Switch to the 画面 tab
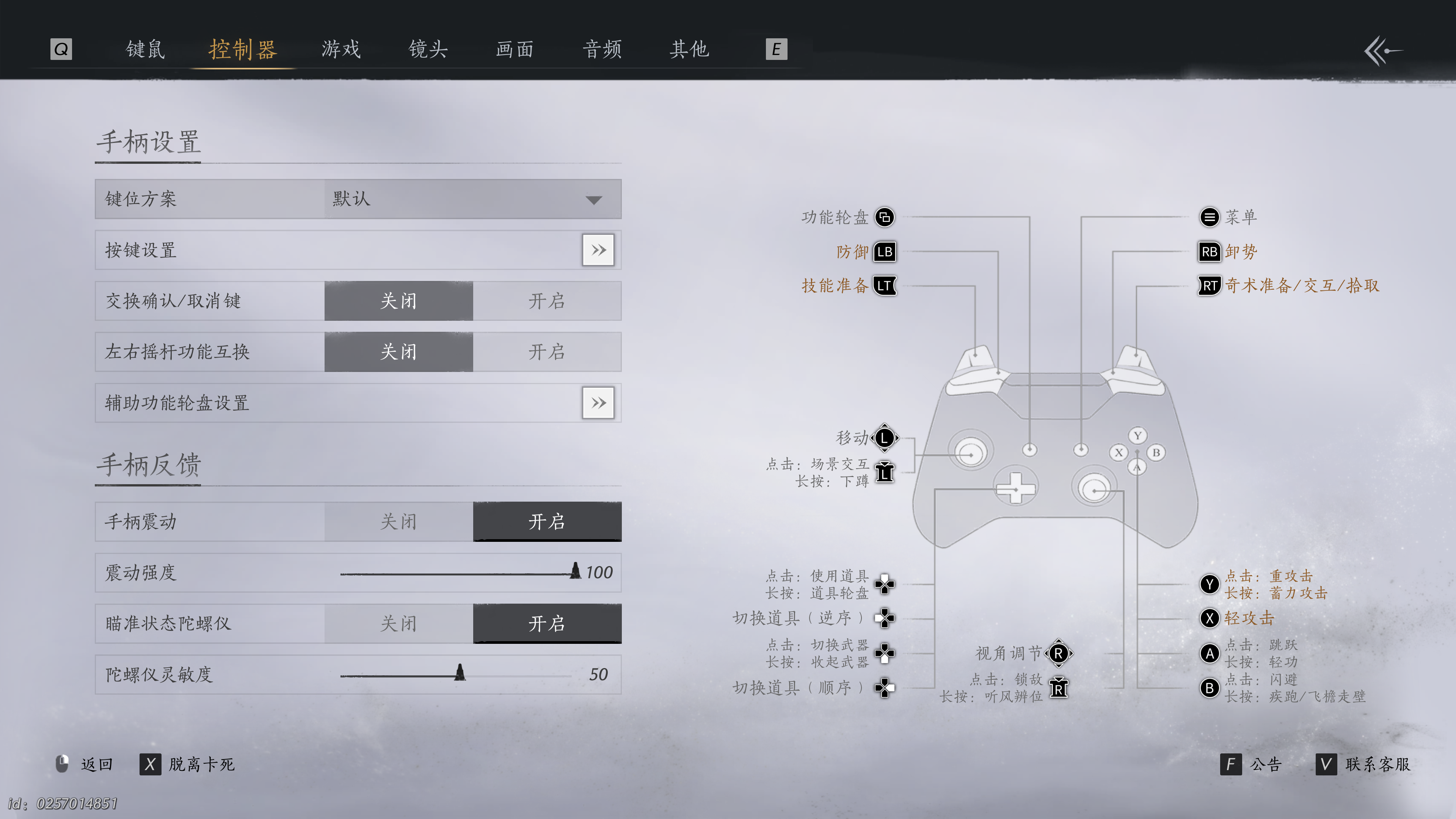This screenshot has width=1456, height=819. pos(514,50)
